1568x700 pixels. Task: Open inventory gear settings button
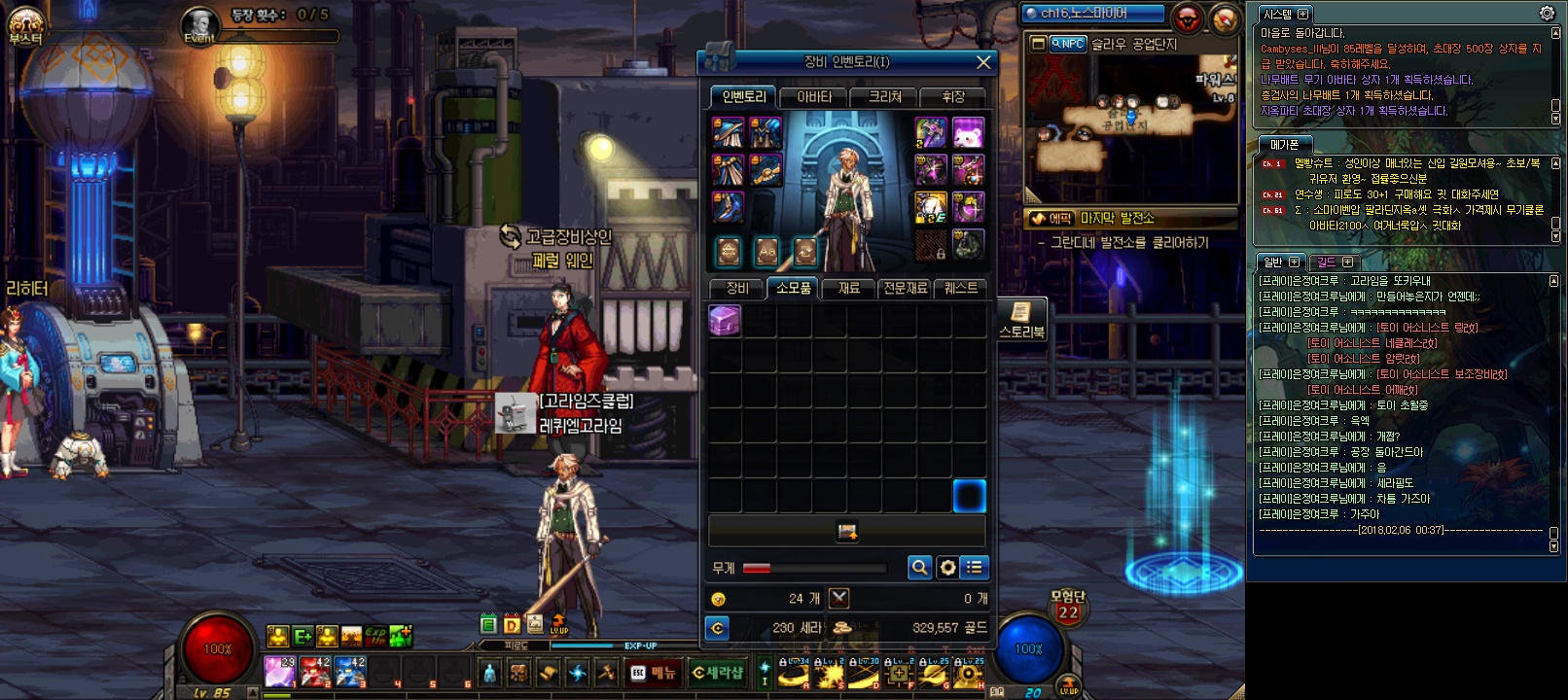point(946,568)
